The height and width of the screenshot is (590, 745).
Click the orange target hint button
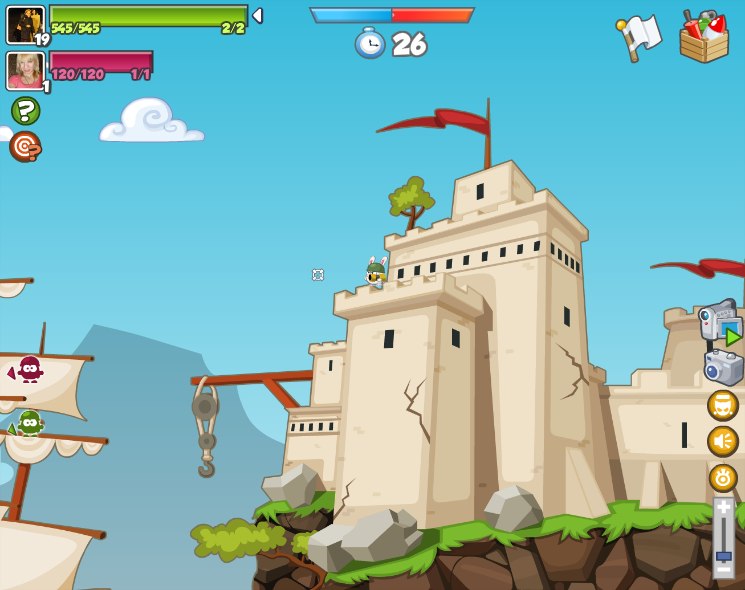click(25, 146)
